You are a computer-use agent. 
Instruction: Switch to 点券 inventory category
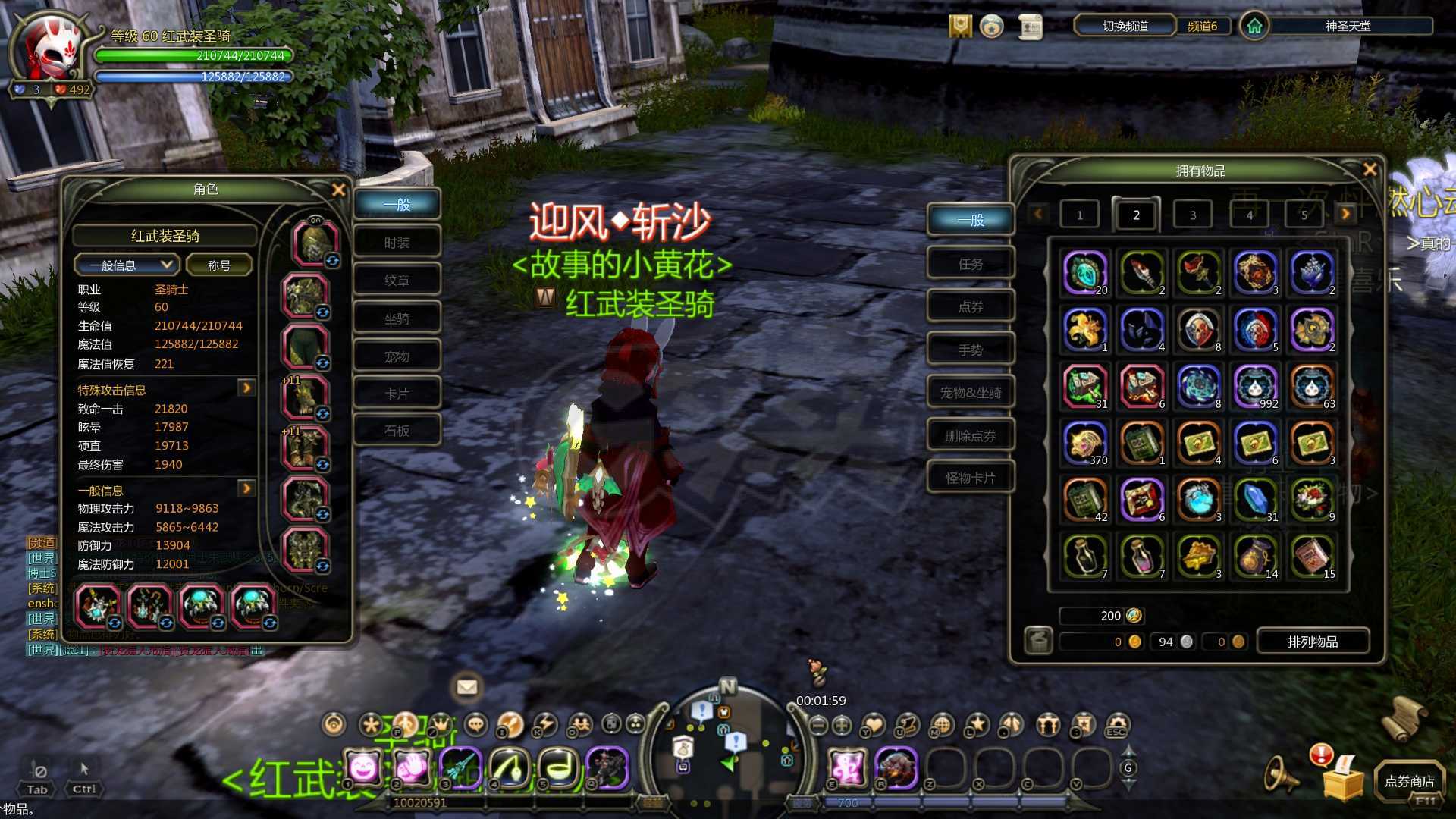[970, 306]
